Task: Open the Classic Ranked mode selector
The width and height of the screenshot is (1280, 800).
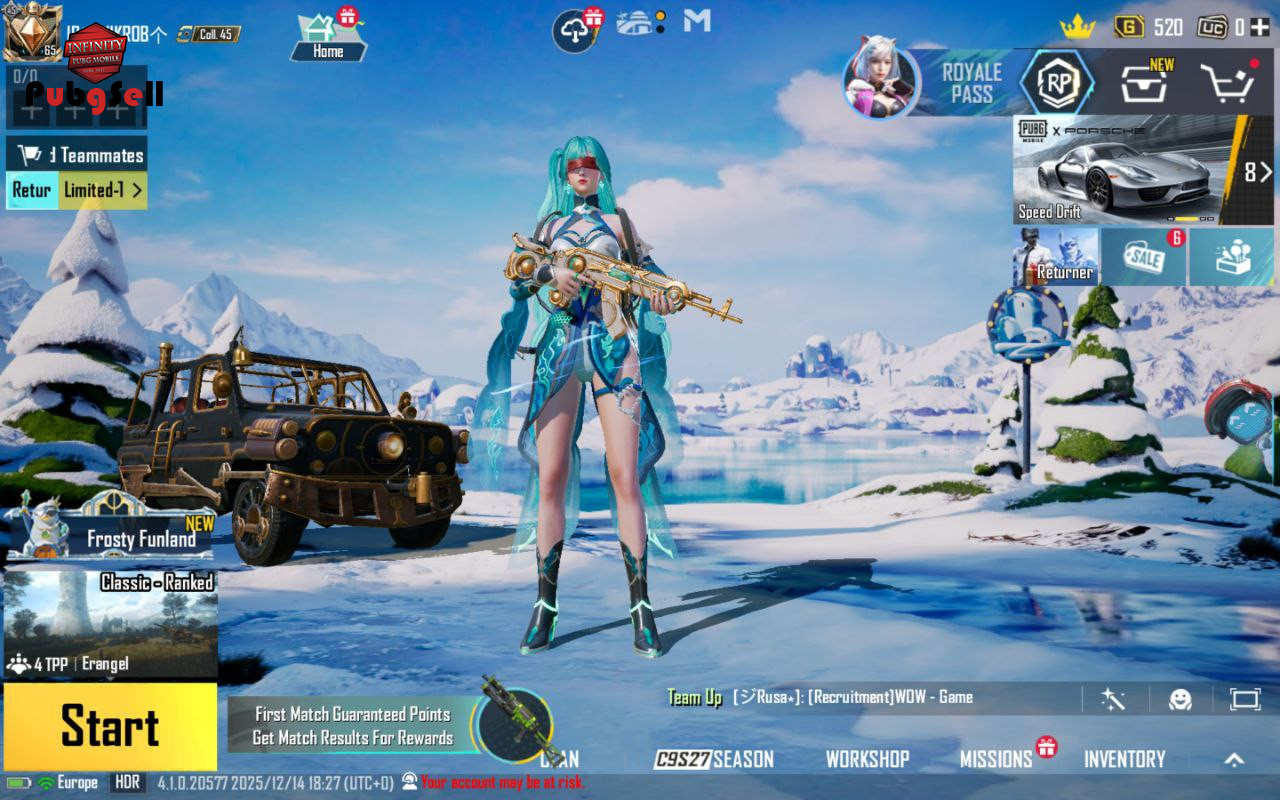Action: pos(110,624)
